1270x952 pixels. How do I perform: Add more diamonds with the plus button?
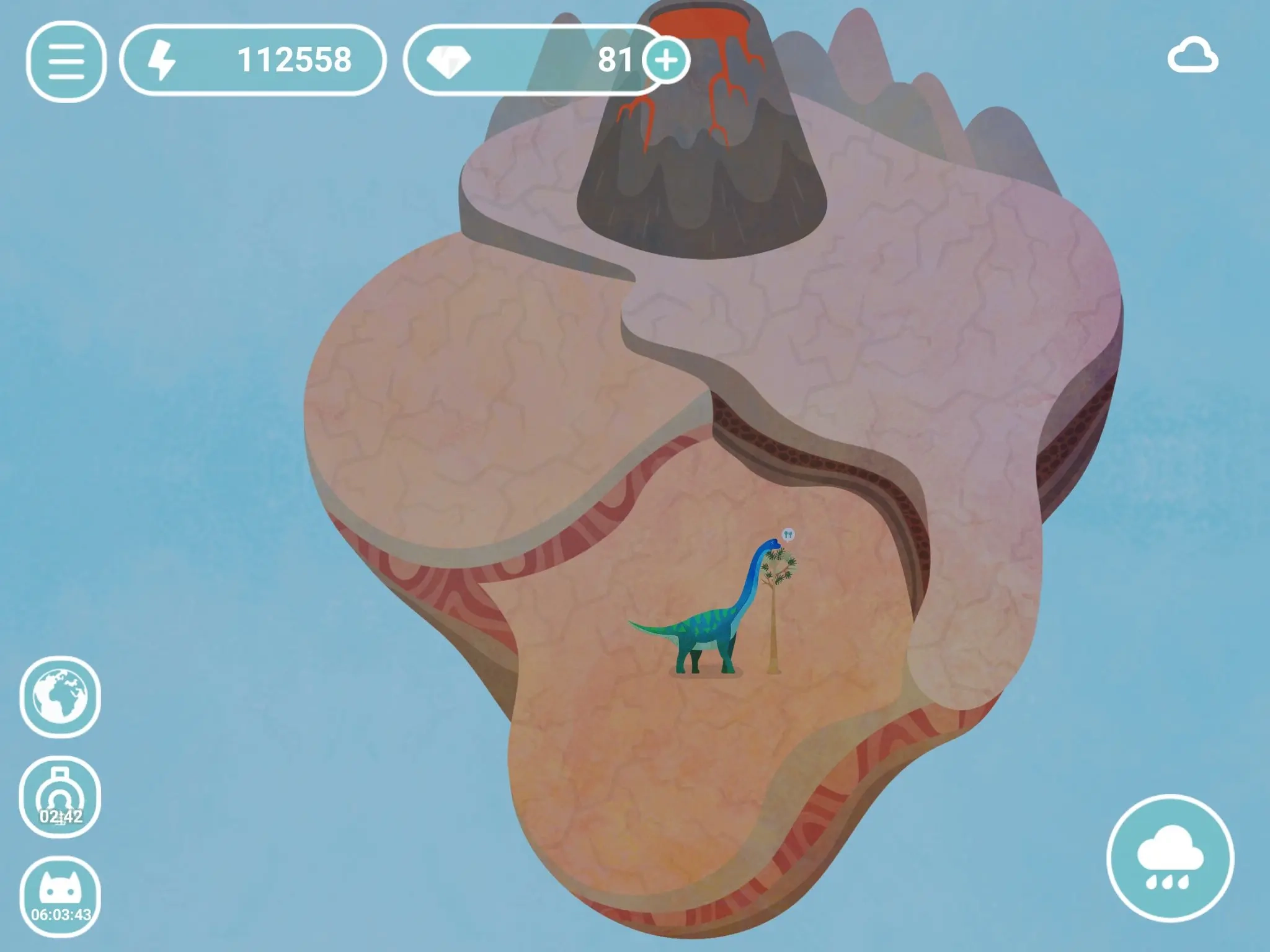point(666,60)
